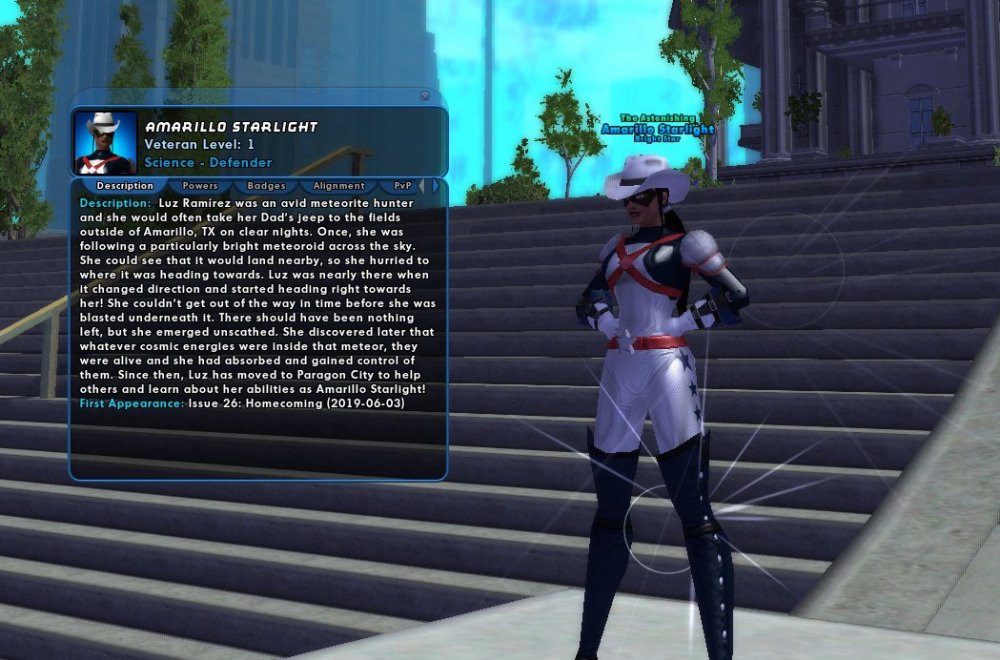Click Amarillo Starlight's character portrait
The width and height of the screenshot is (1000, 660).
105,142
